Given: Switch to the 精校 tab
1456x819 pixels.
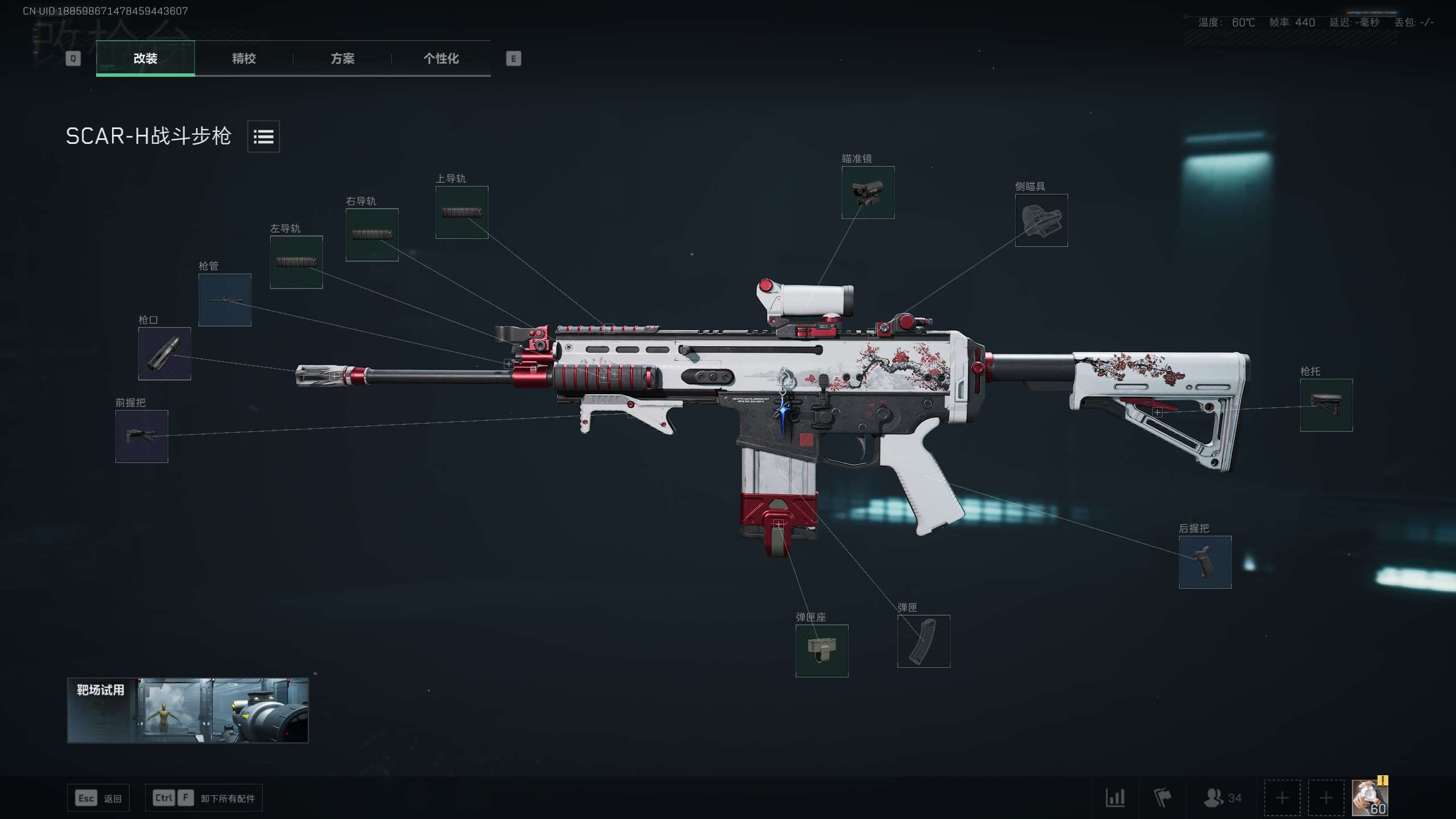Looking at the screenshot, I should [243, 59].
